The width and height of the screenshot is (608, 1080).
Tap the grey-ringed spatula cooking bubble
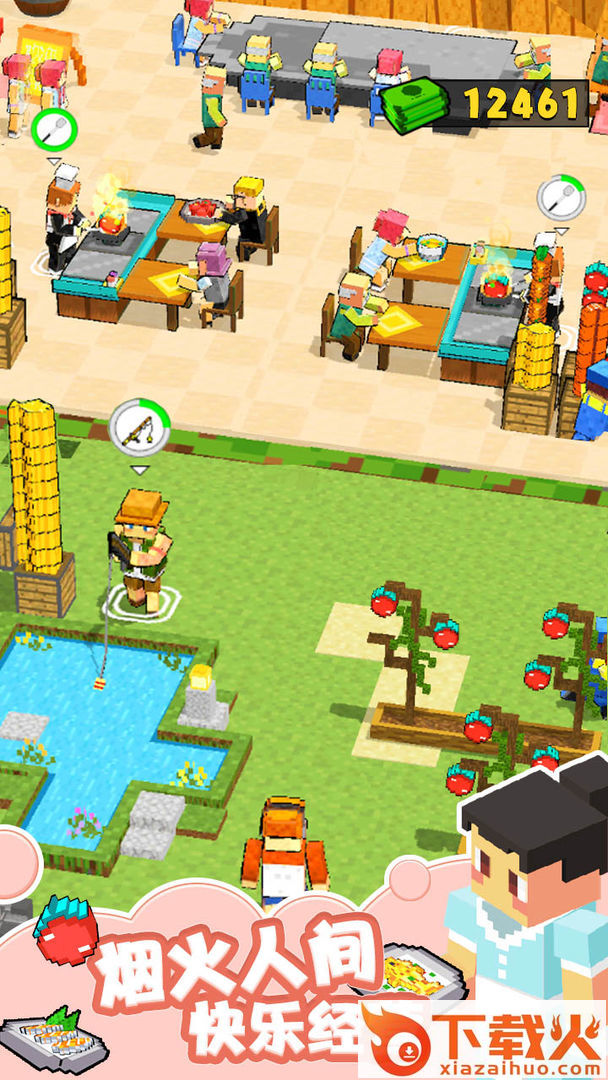coord(561,197)
